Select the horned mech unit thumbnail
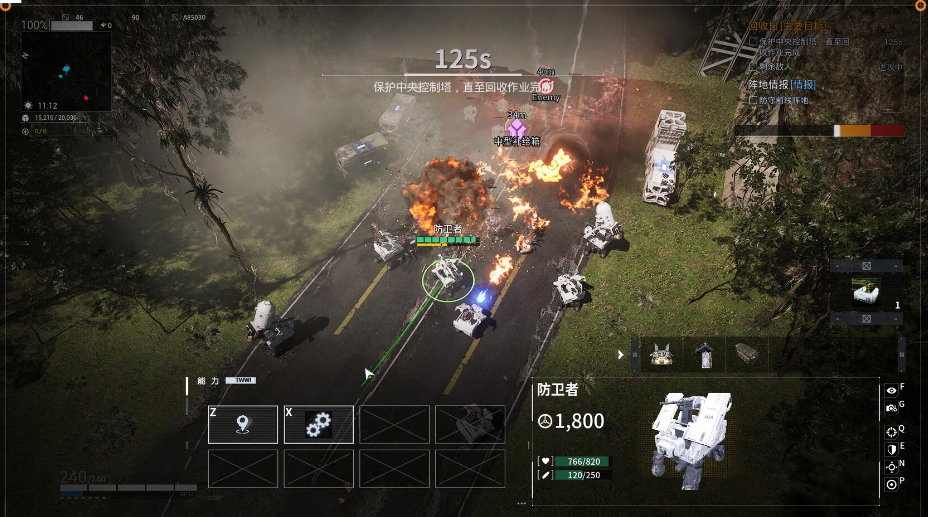 pyautogui.click(x=661, y=354)
